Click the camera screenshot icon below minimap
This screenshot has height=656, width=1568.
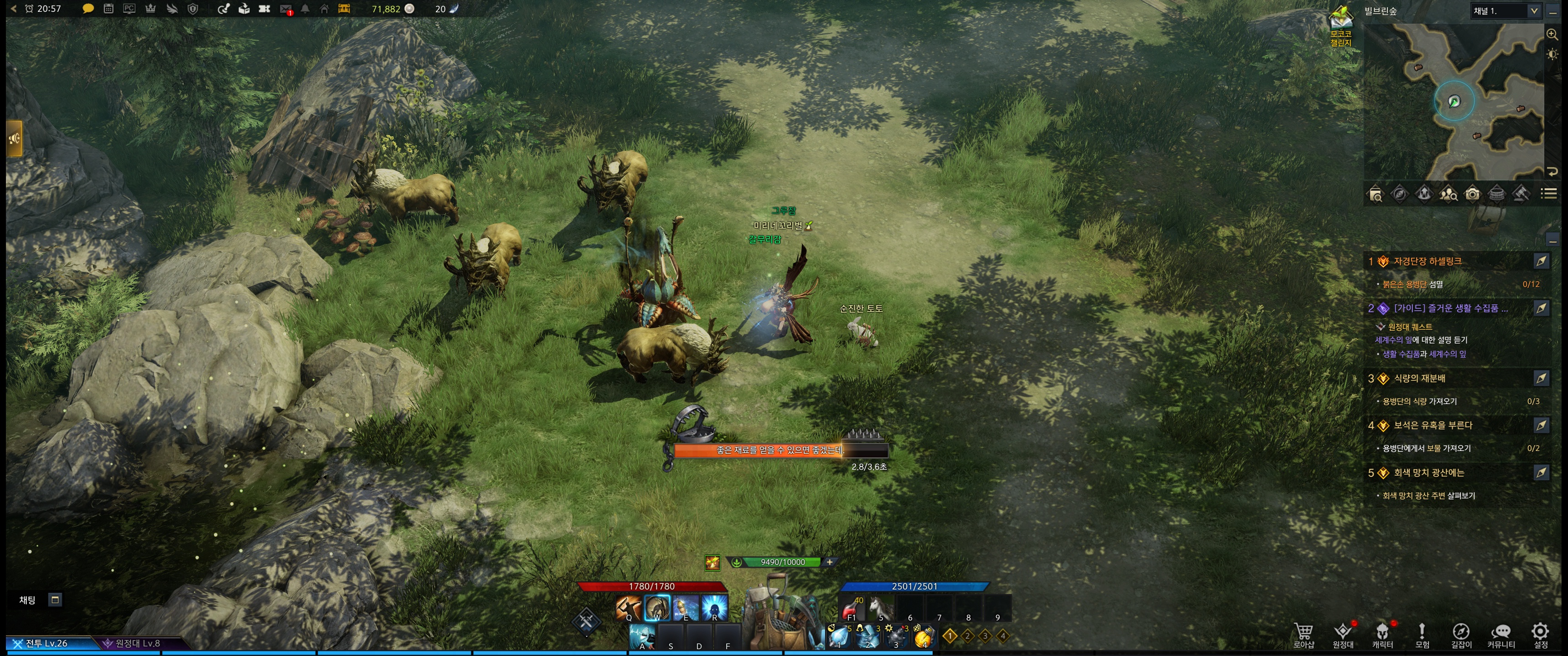(1472, 194)
